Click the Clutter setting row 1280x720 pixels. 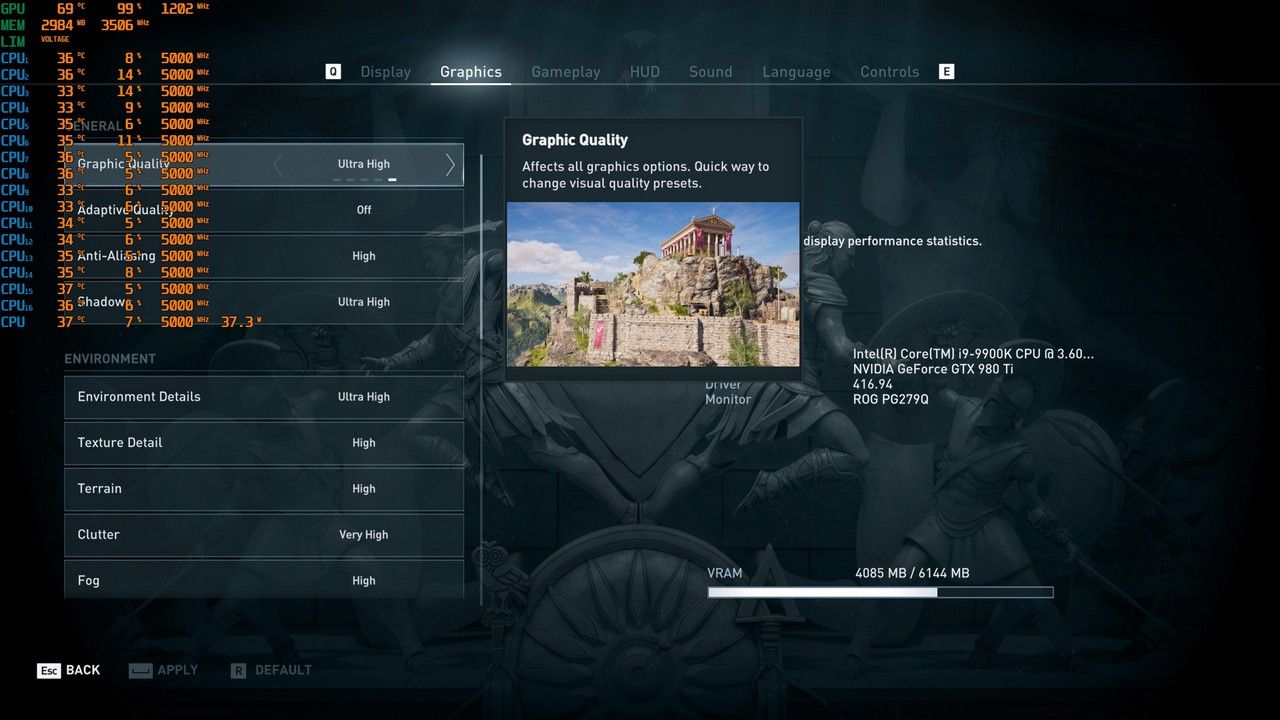[264, 535]
